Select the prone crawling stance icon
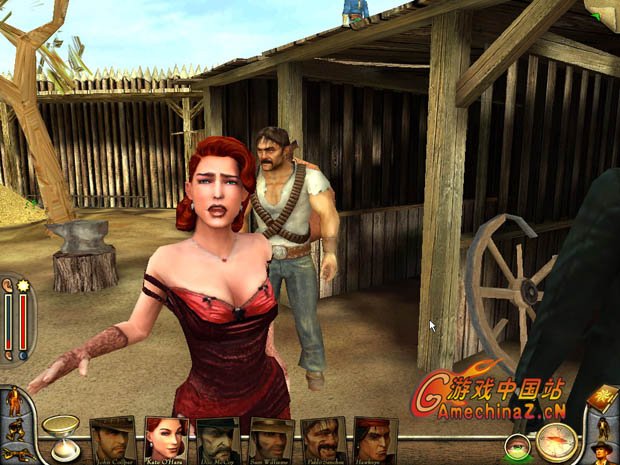Viewport: 620px width, 465px height. pos(15,455)
